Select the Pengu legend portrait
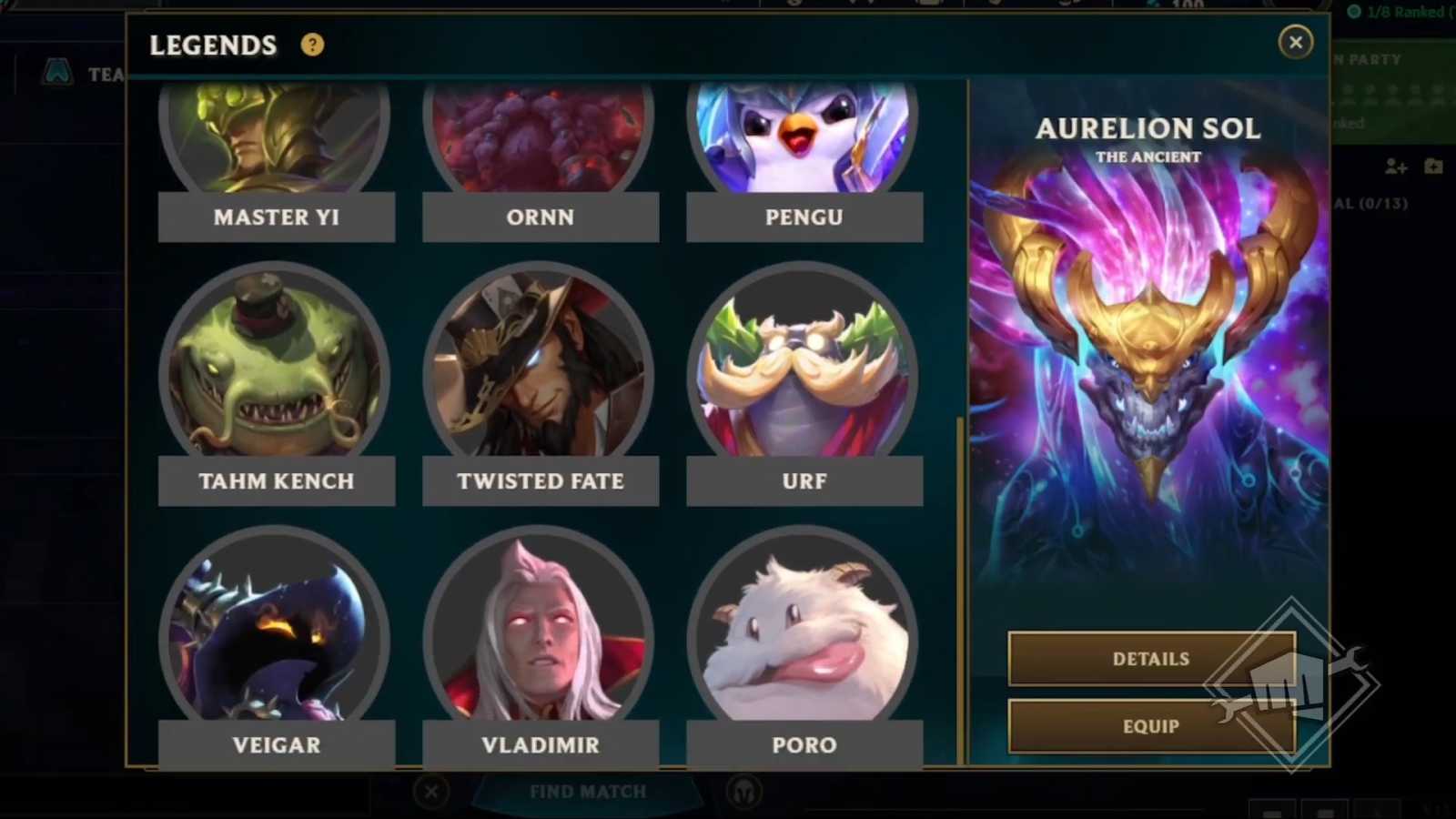This screenshot has width=1456, height=819. [804, 136]
